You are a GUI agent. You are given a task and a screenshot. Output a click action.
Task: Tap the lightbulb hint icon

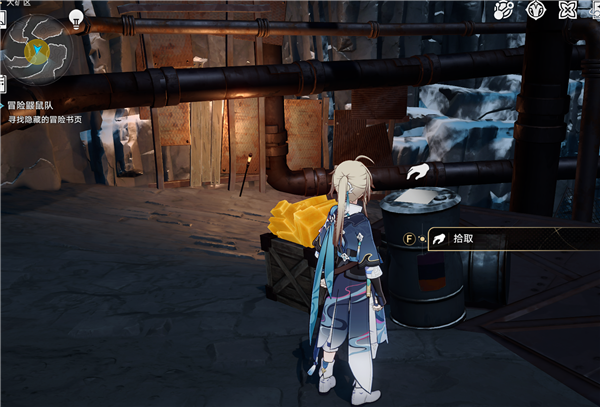[77, 17]
